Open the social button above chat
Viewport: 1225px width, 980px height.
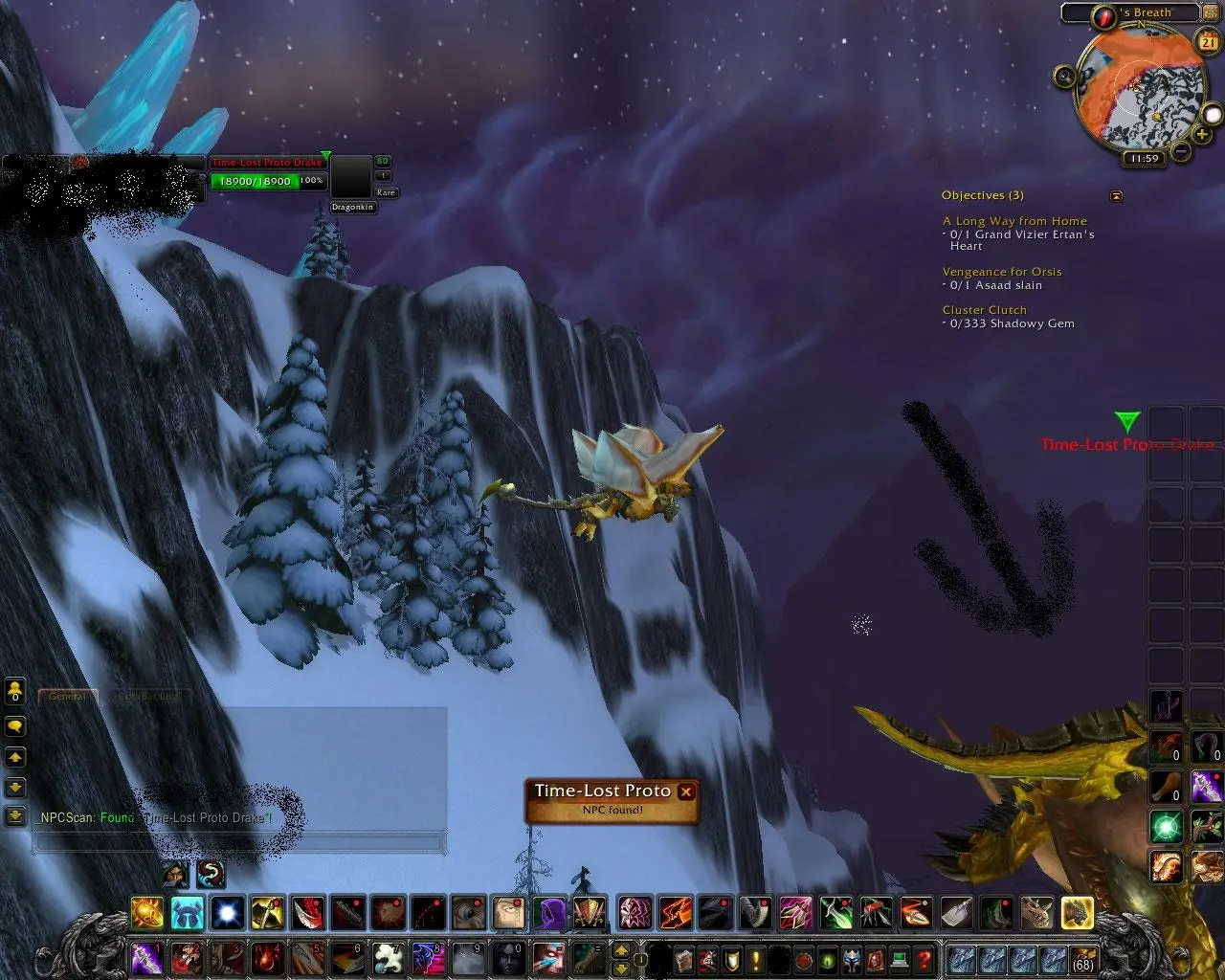(15, 690)
